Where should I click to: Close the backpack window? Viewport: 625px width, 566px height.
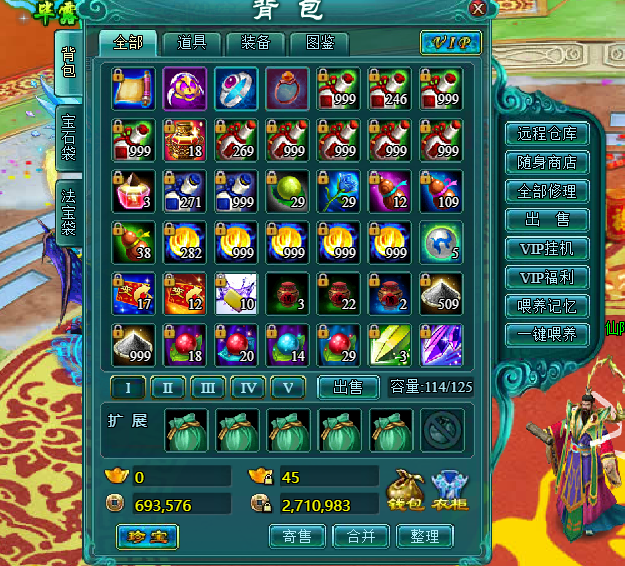(x=477, y=9)
